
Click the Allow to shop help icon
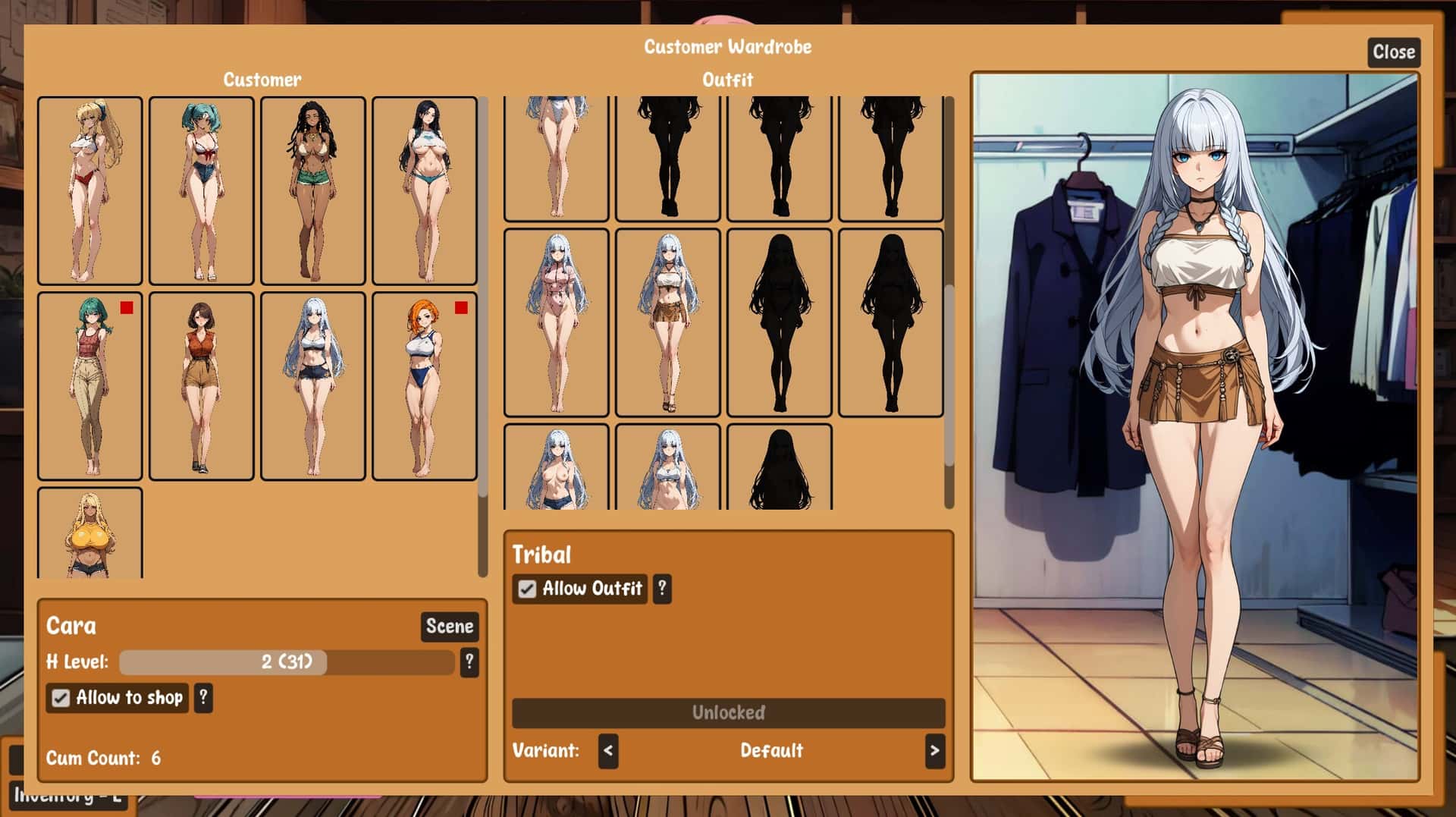click(202, 697)
